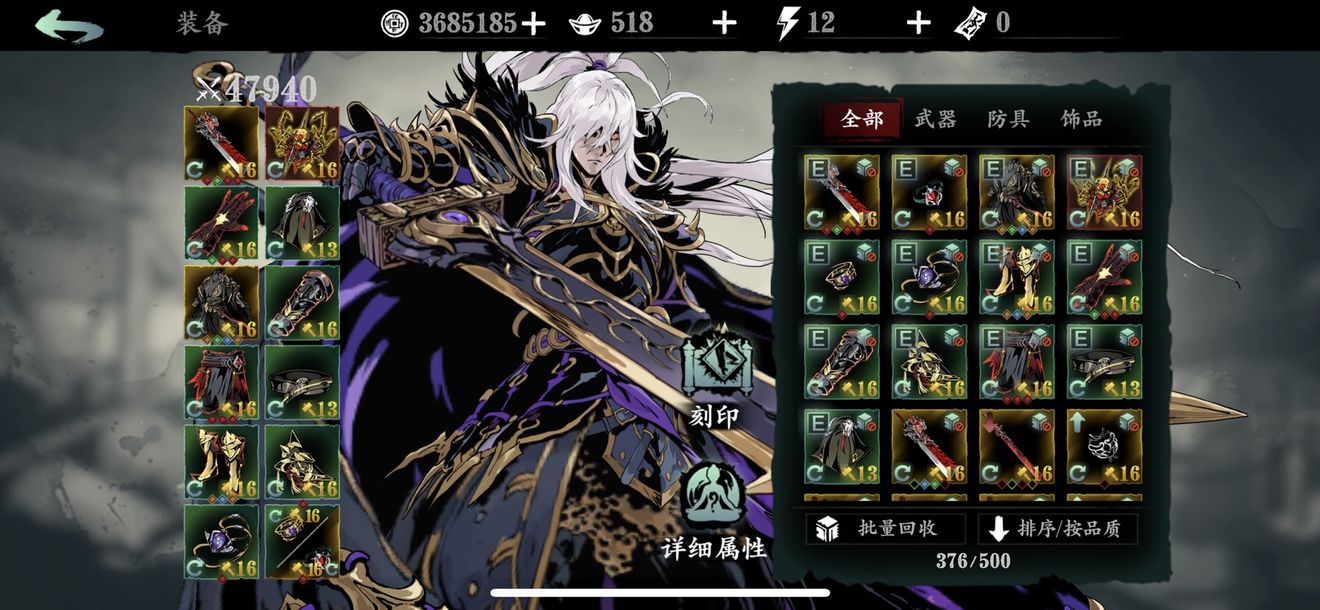Switch to the 武器 weapons tab
The width and height of the screenshot is (1320, 610).
tap(935, 119)
